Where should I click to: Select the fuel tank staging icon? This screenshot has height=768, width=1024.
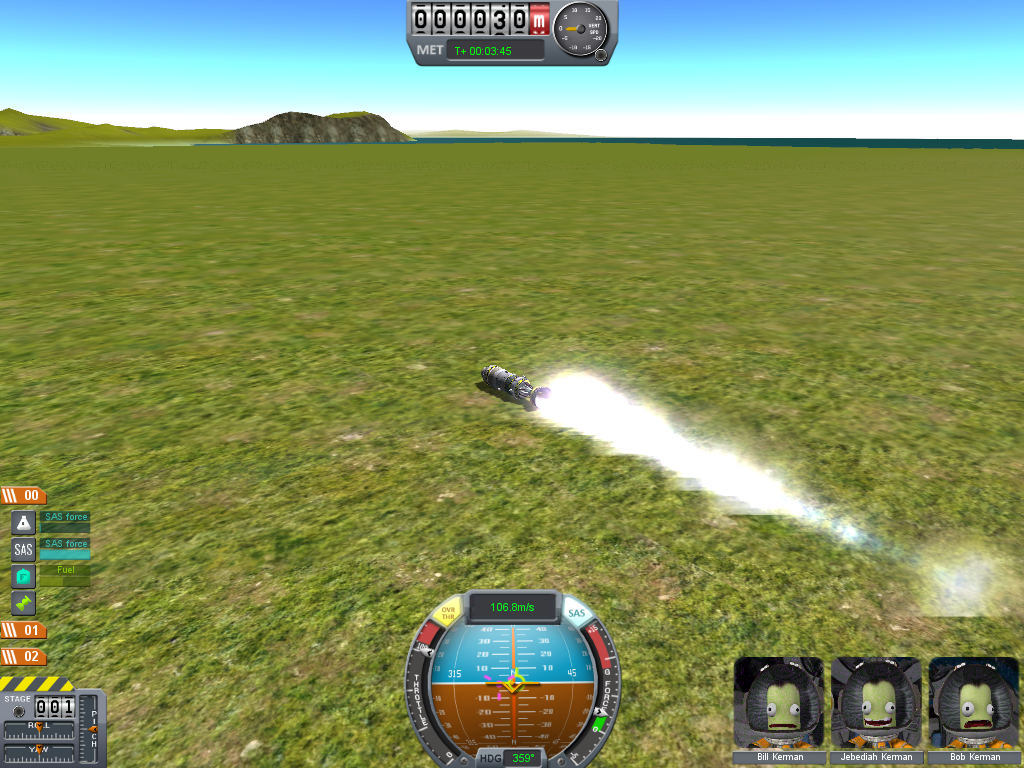23,576
